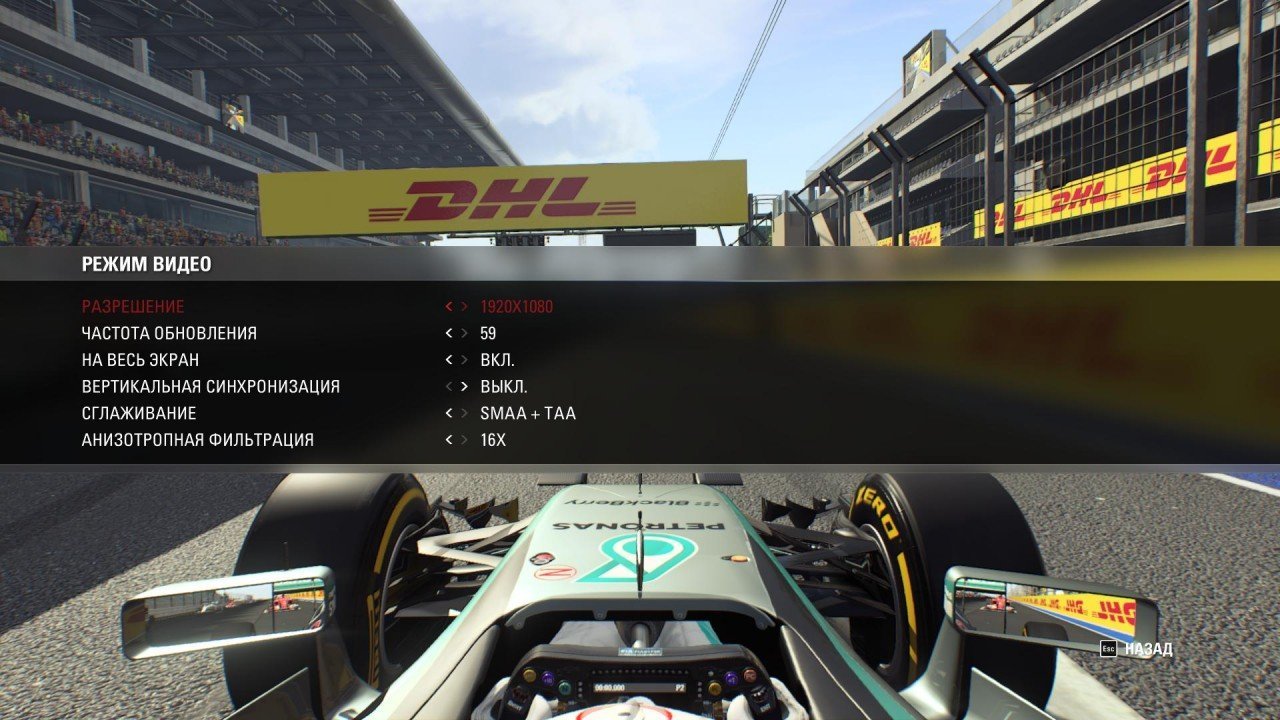The image size is (1280, 720).
Task: Select the ЧАСТОТА ОБНОВЛЕНИЯ setting
Action: point(169,333)
